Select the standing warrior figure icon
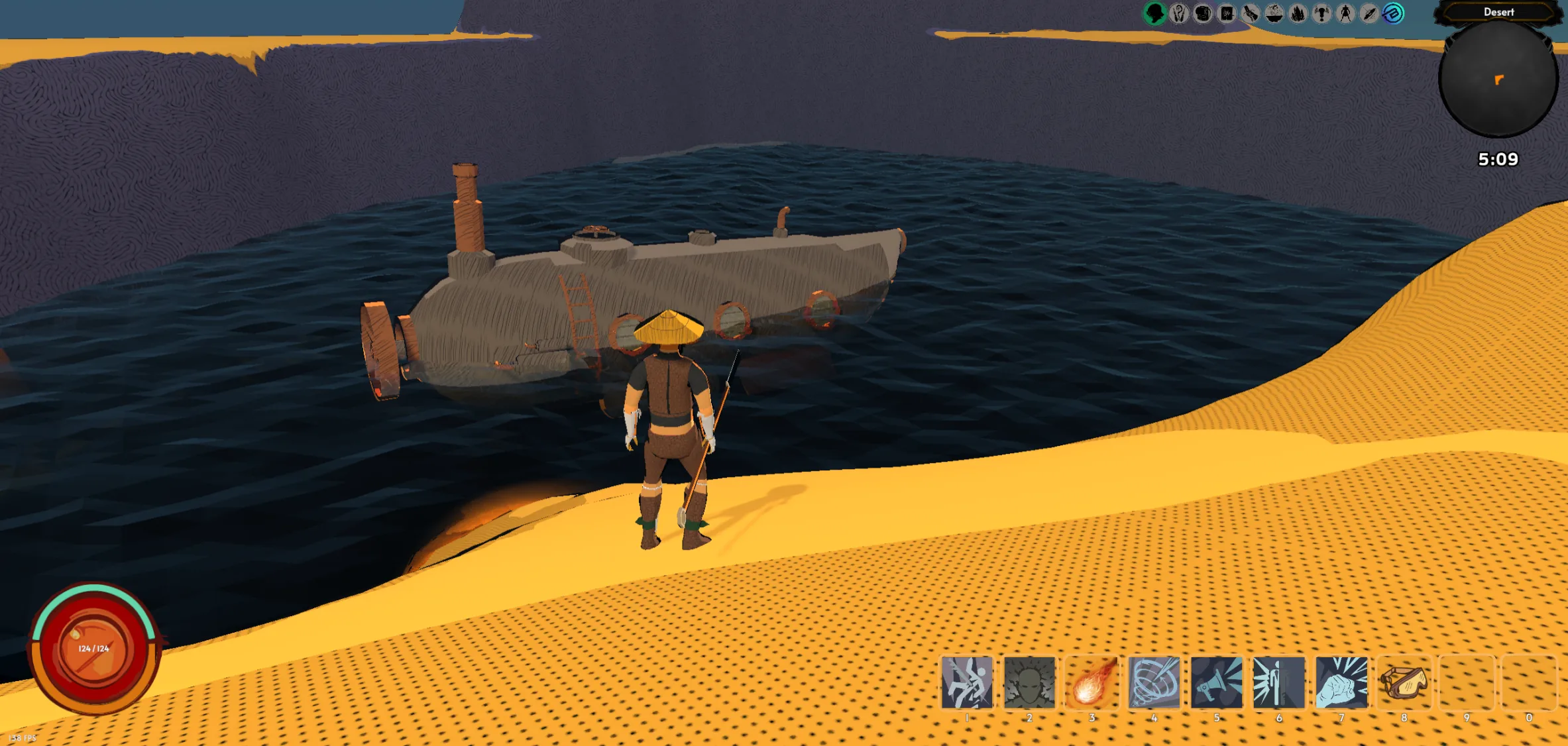The height and width of the screenshot is (746, 1568). [x=1345, y=13]
